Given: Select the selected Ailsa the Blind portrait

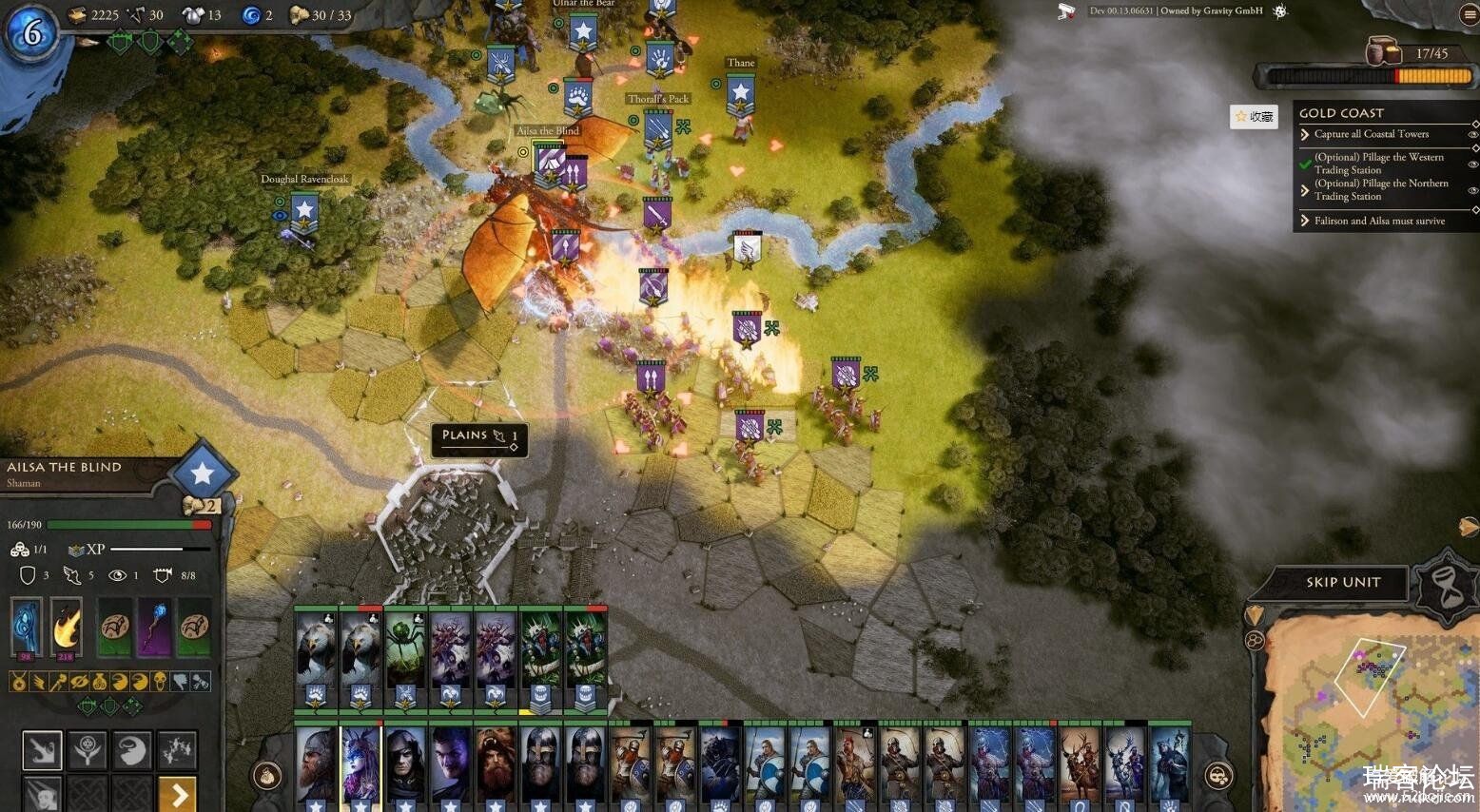Looking at the screenshot, I should 360,766.
